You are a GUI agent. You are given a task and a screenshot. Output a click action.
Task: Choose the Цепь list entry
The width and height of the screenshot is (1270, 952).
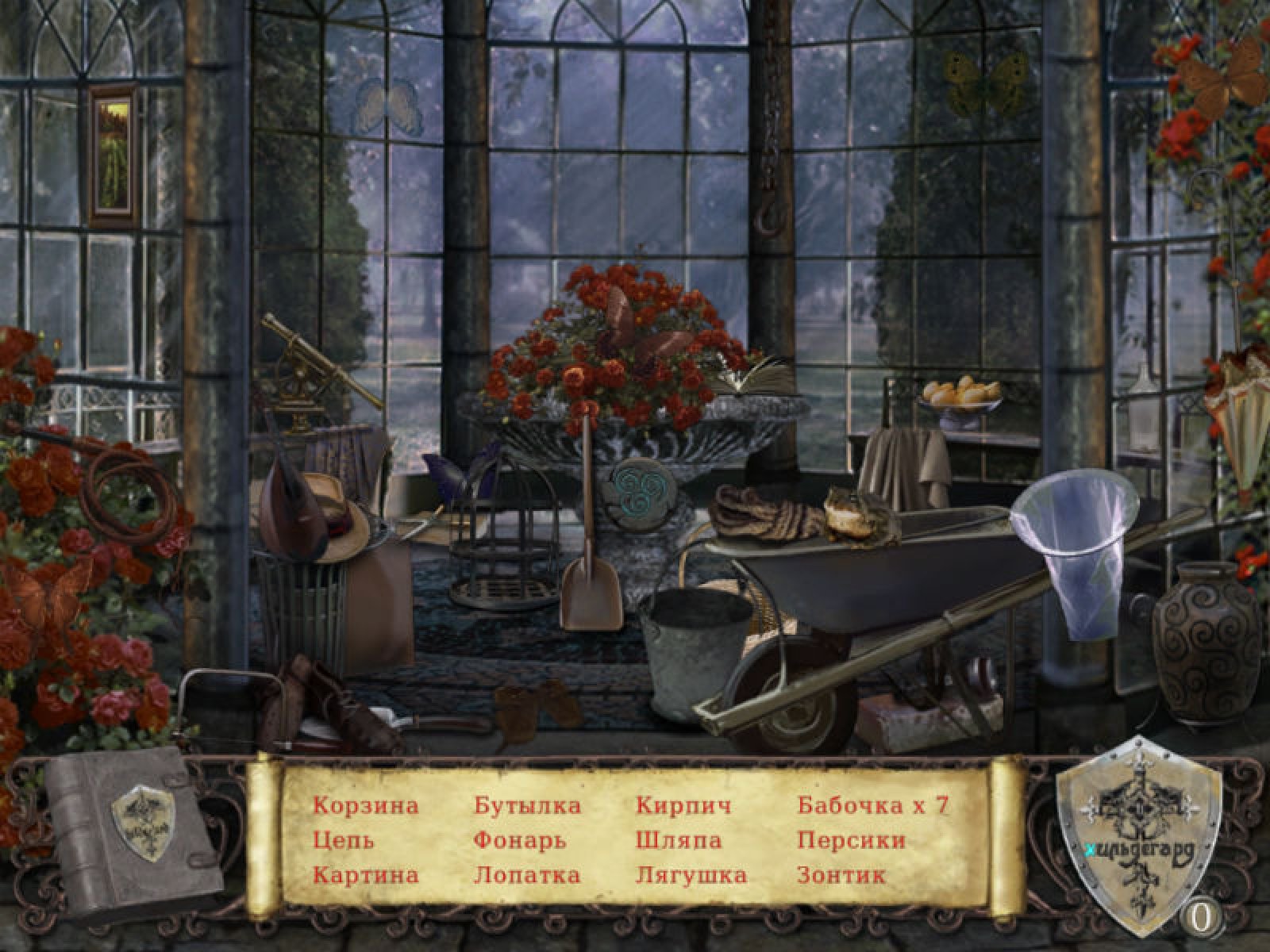343,840
